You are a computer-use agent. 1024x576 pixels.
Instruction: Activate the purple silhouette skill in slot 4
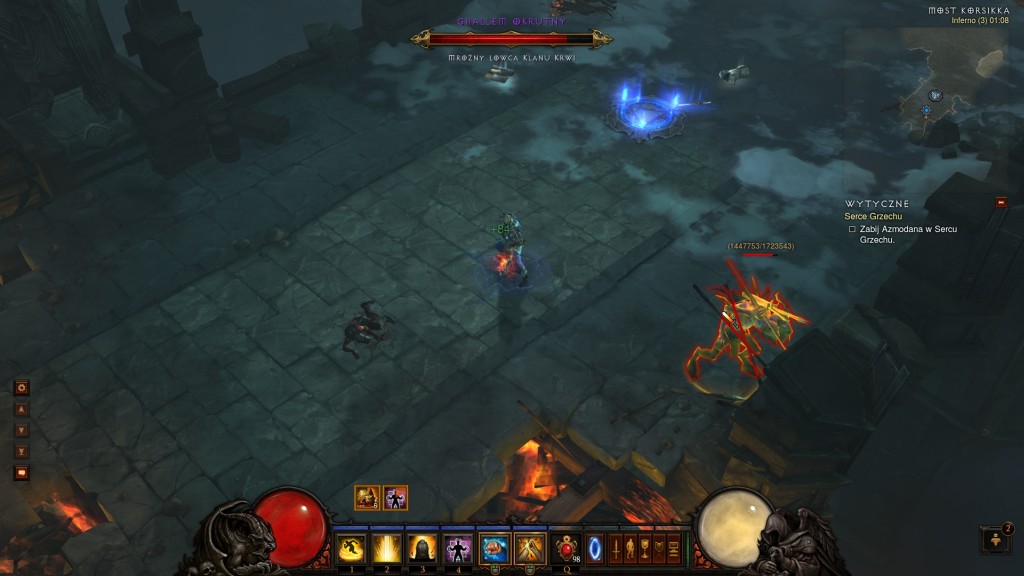click(457, 548)
